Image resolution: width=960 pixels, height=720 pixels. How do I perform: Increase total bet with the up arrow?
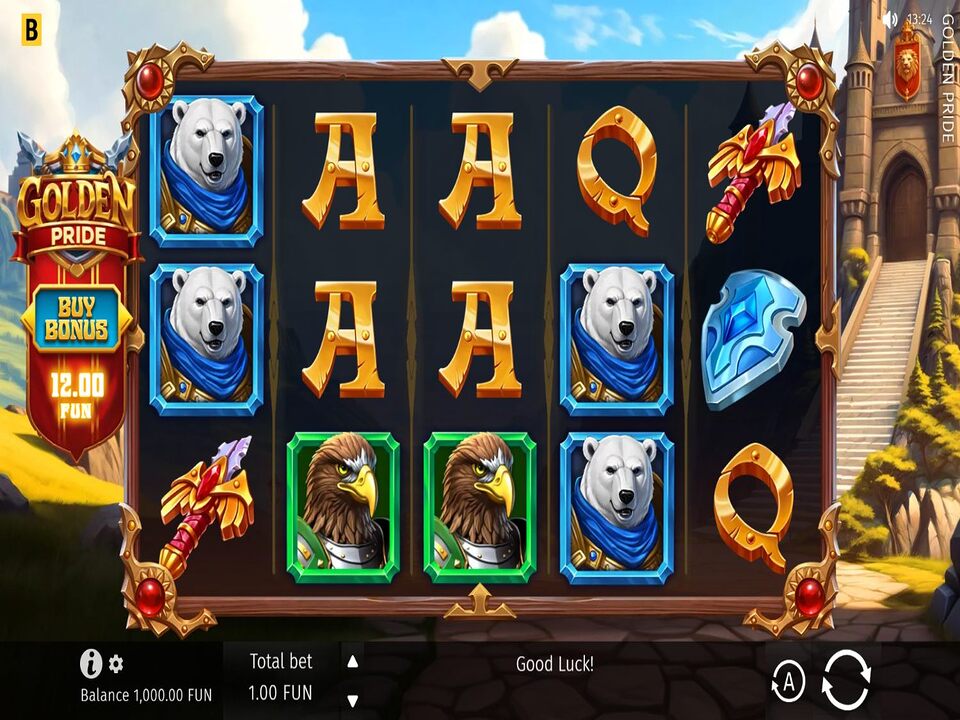click(352, 662)
